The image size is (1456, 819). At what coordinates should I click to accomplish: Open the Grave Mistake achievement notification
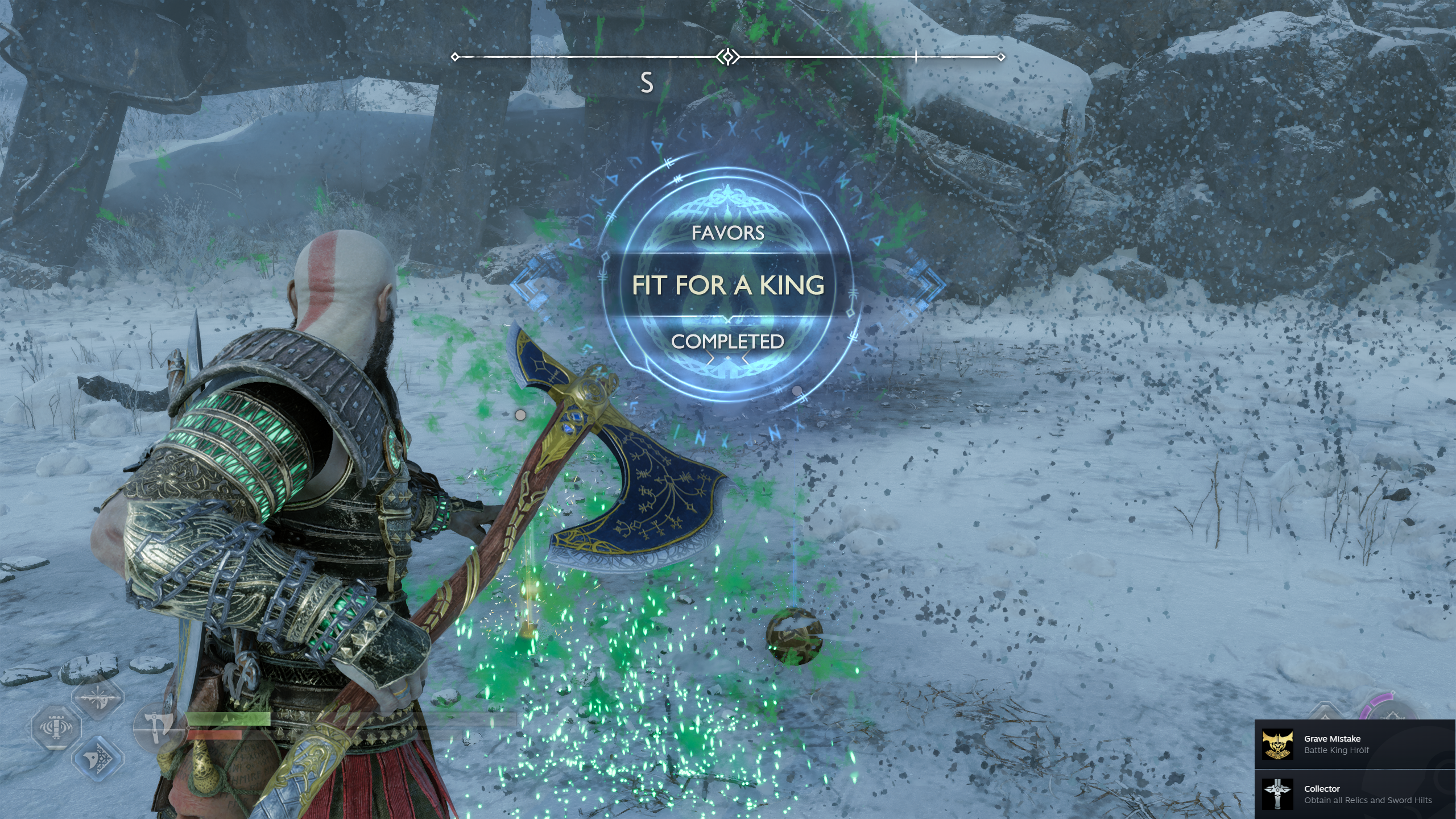coord(1355,744)
